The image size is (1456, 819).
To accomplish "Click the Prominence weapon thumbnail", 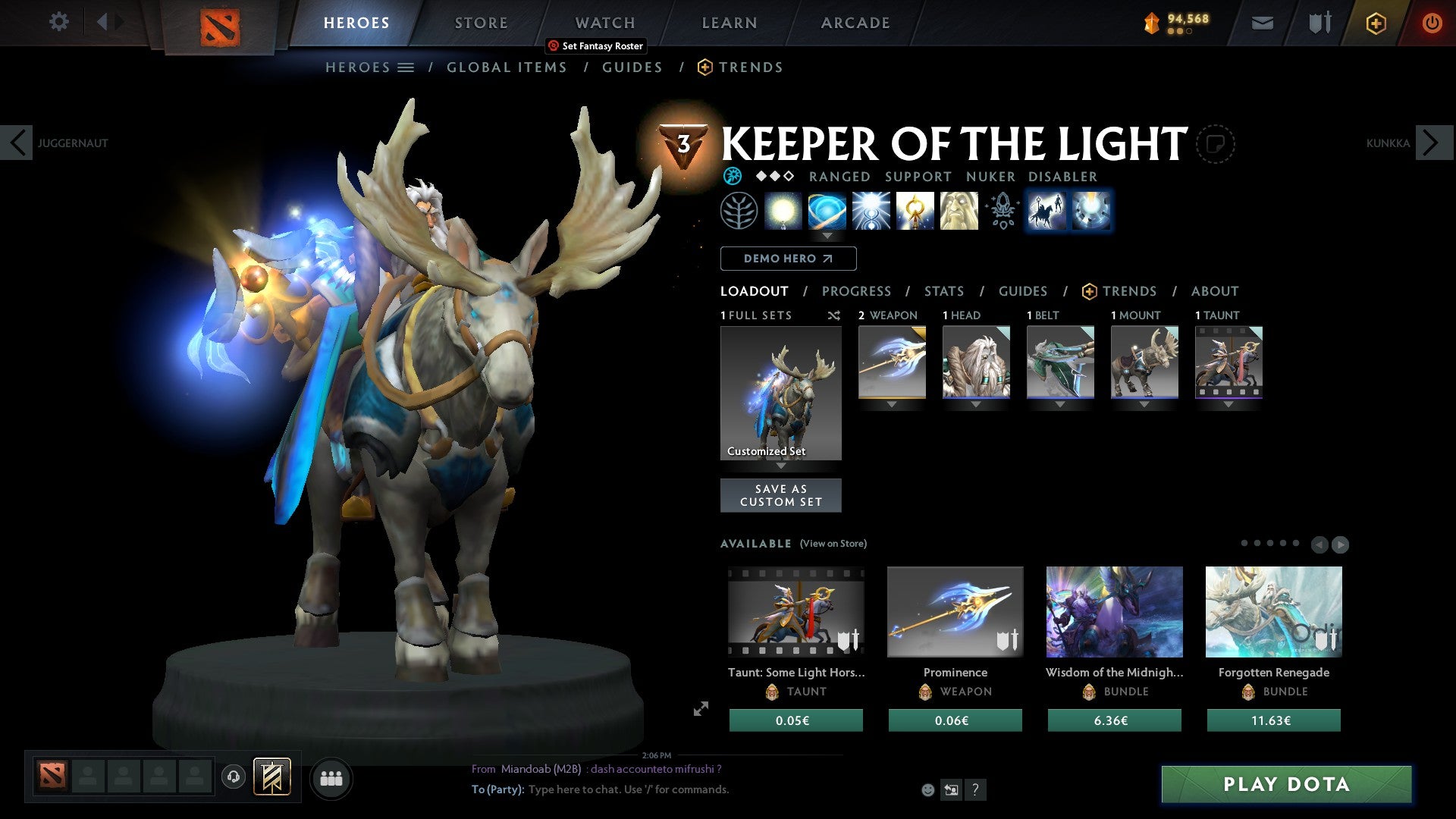I will (x=955, y=611).
